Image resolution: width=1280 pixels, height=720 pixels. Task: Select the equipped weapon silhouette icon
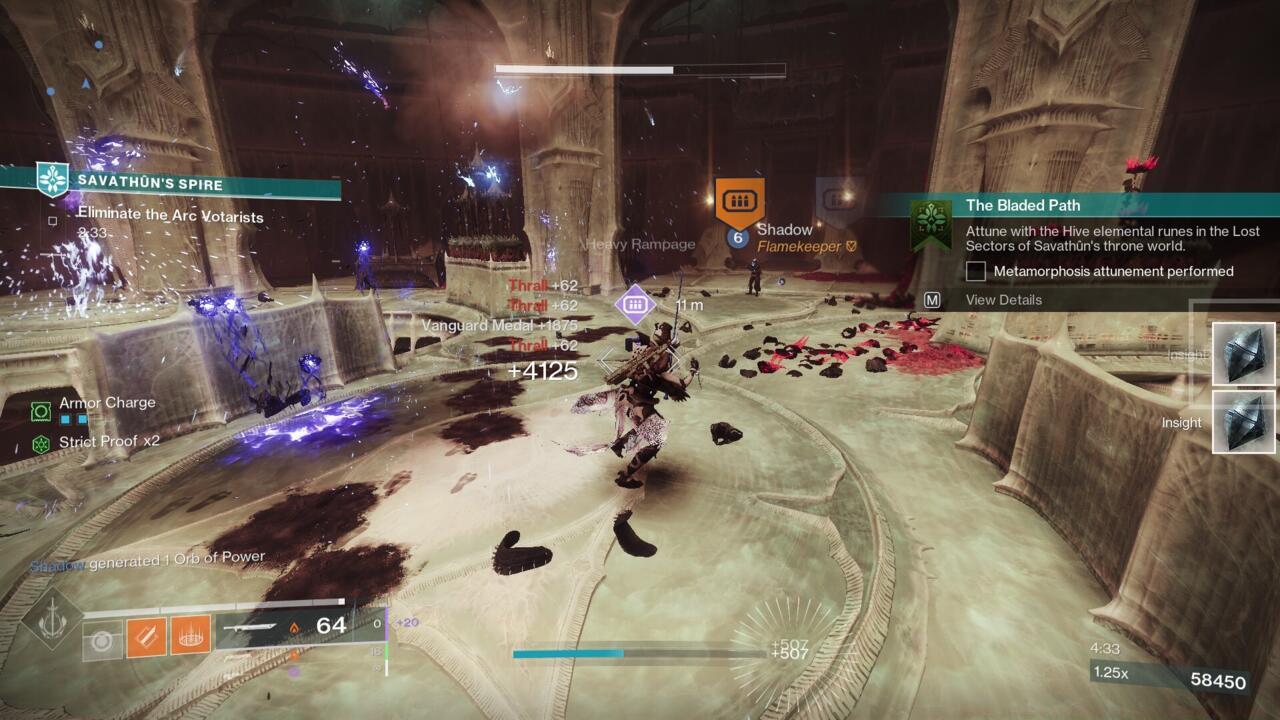(x=250, y=627)
